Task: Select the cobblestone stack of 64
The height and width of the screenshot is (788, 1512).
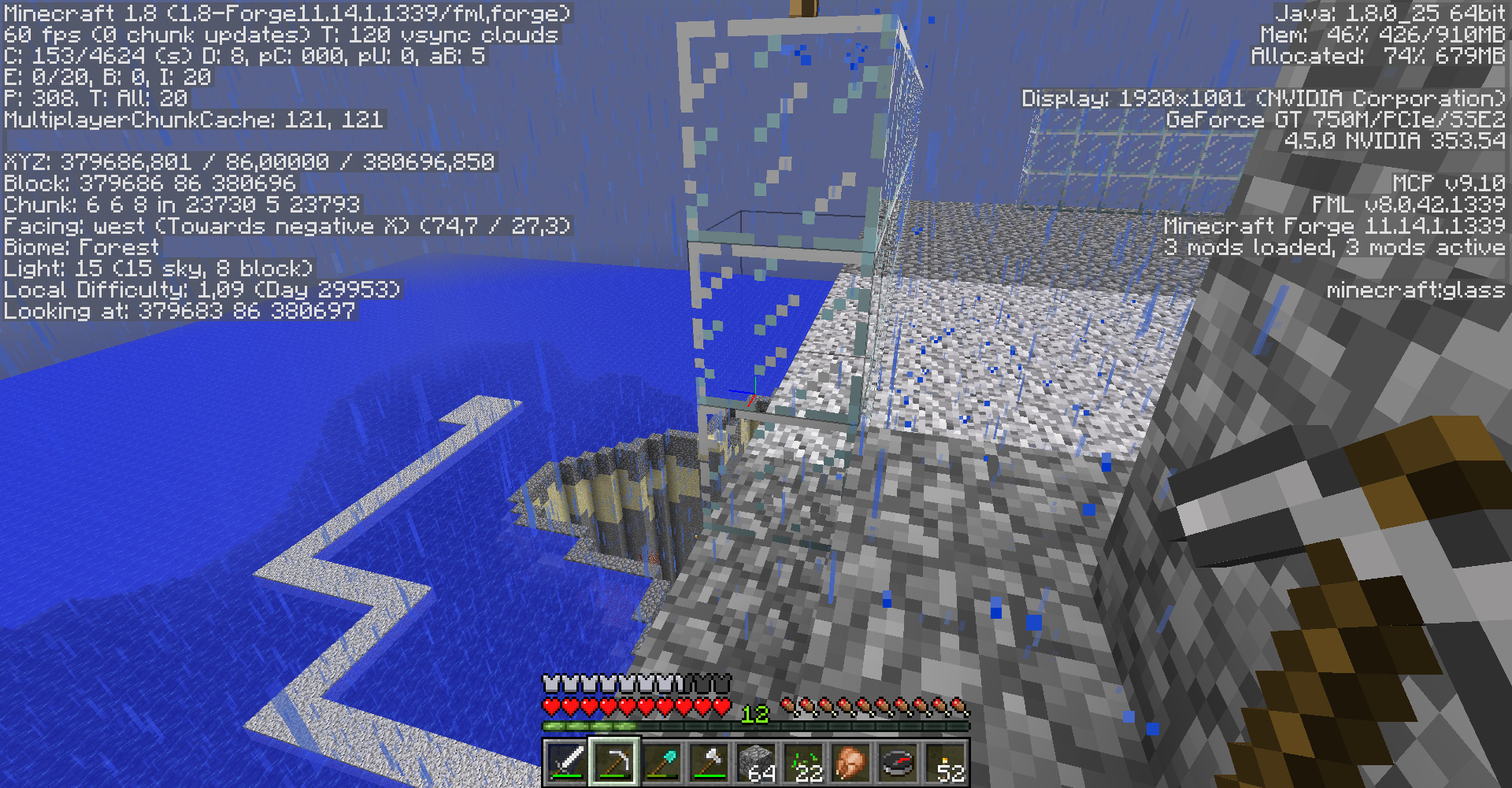Action: (757, 762)
